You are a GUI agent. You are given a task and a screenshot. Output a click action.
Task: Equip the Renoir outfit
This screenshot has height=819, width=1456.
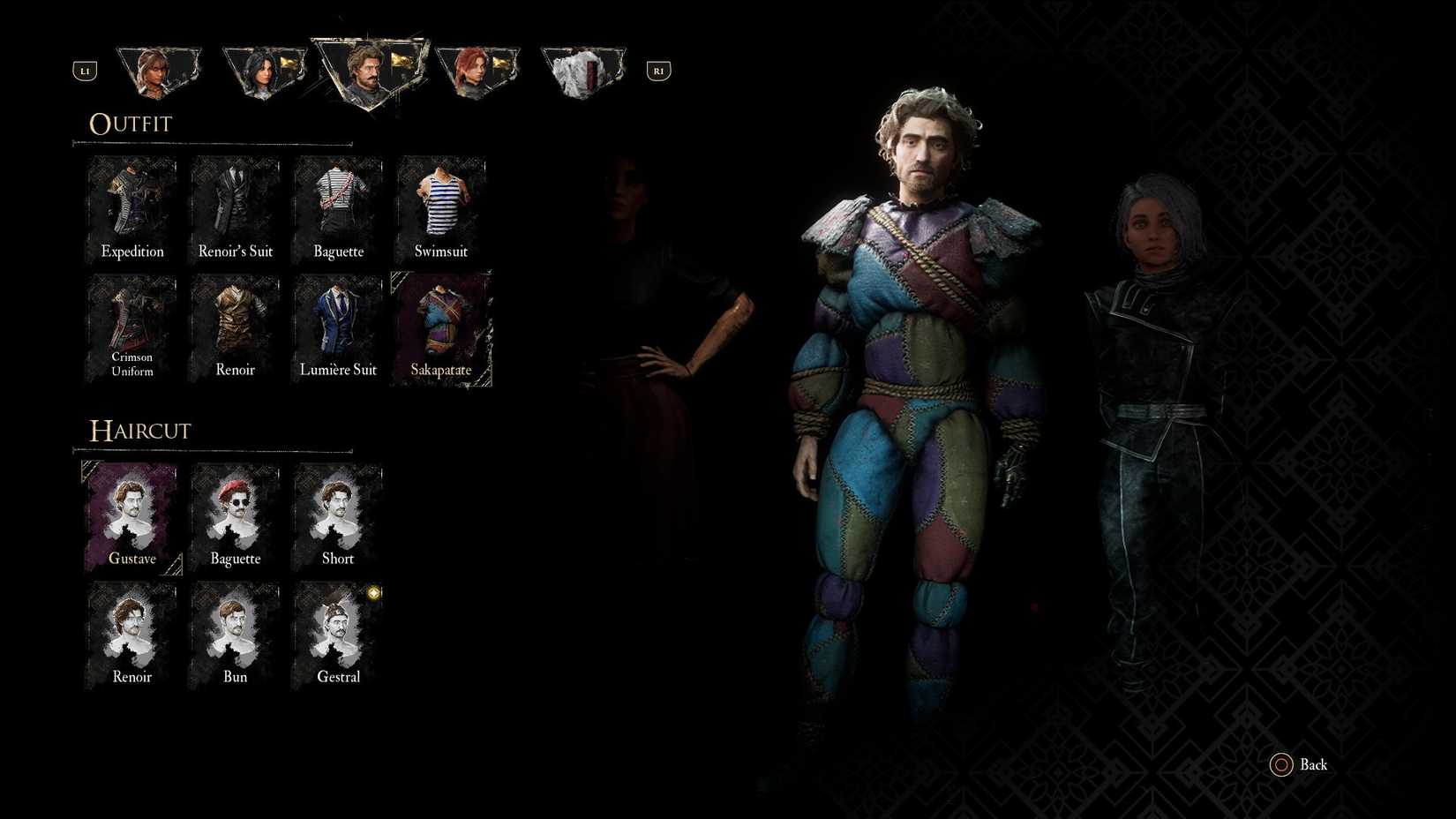click(x=234, y=327)
